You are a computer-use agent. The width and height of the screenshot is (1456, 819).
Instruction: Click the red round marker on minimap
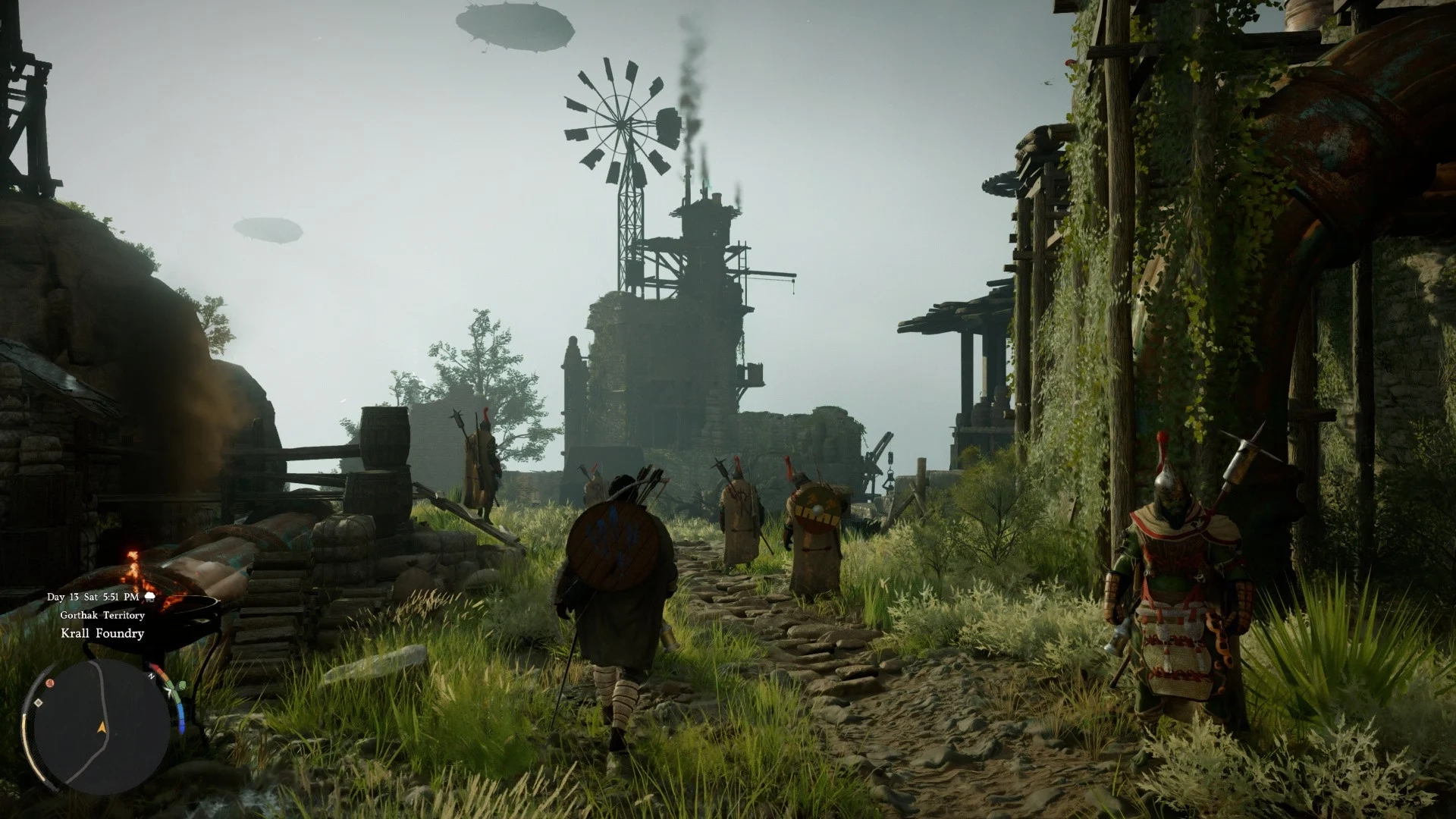tap(50, 682)
